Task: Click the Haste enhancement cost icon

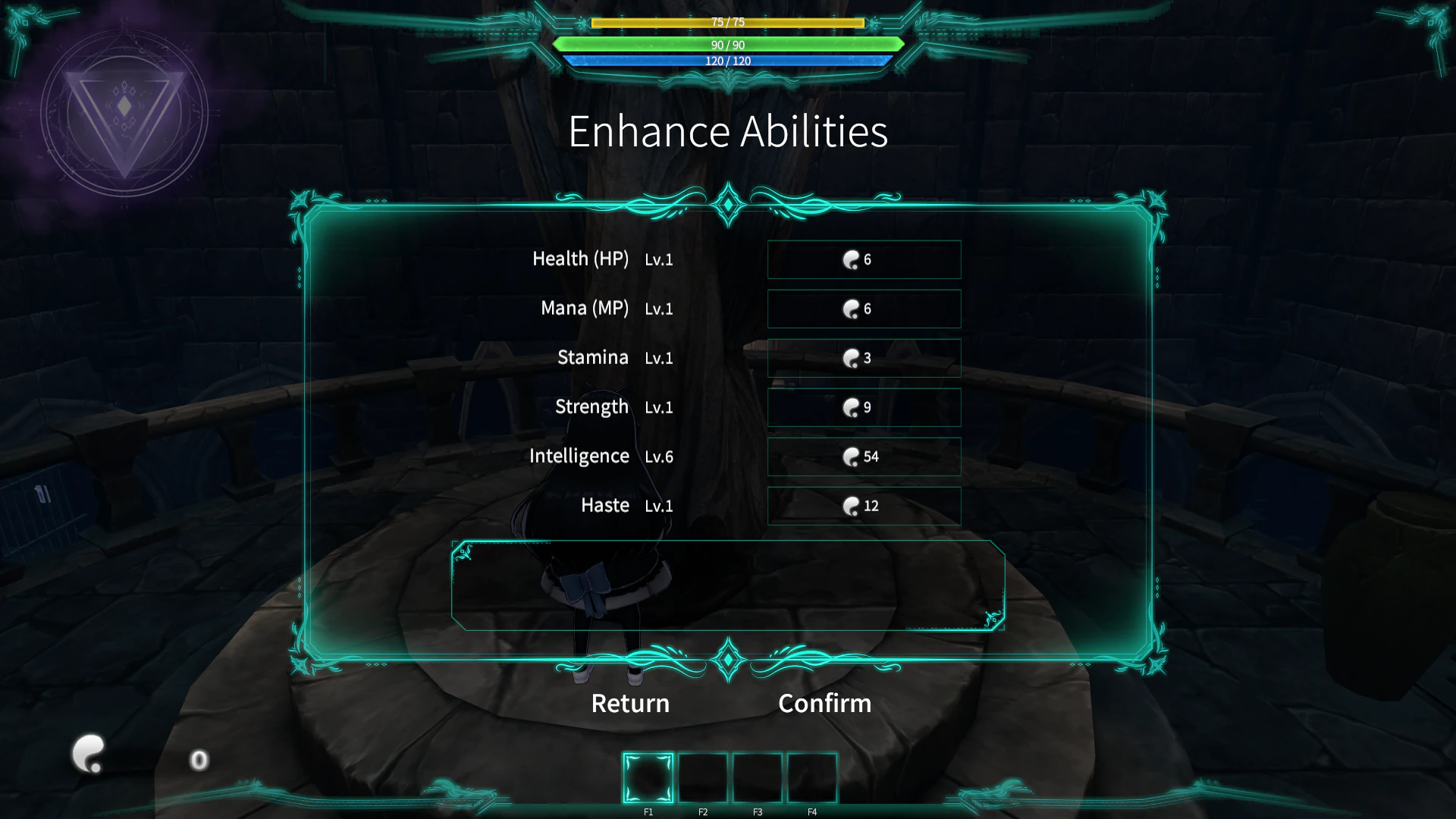Action: click(x=852, y=506)
